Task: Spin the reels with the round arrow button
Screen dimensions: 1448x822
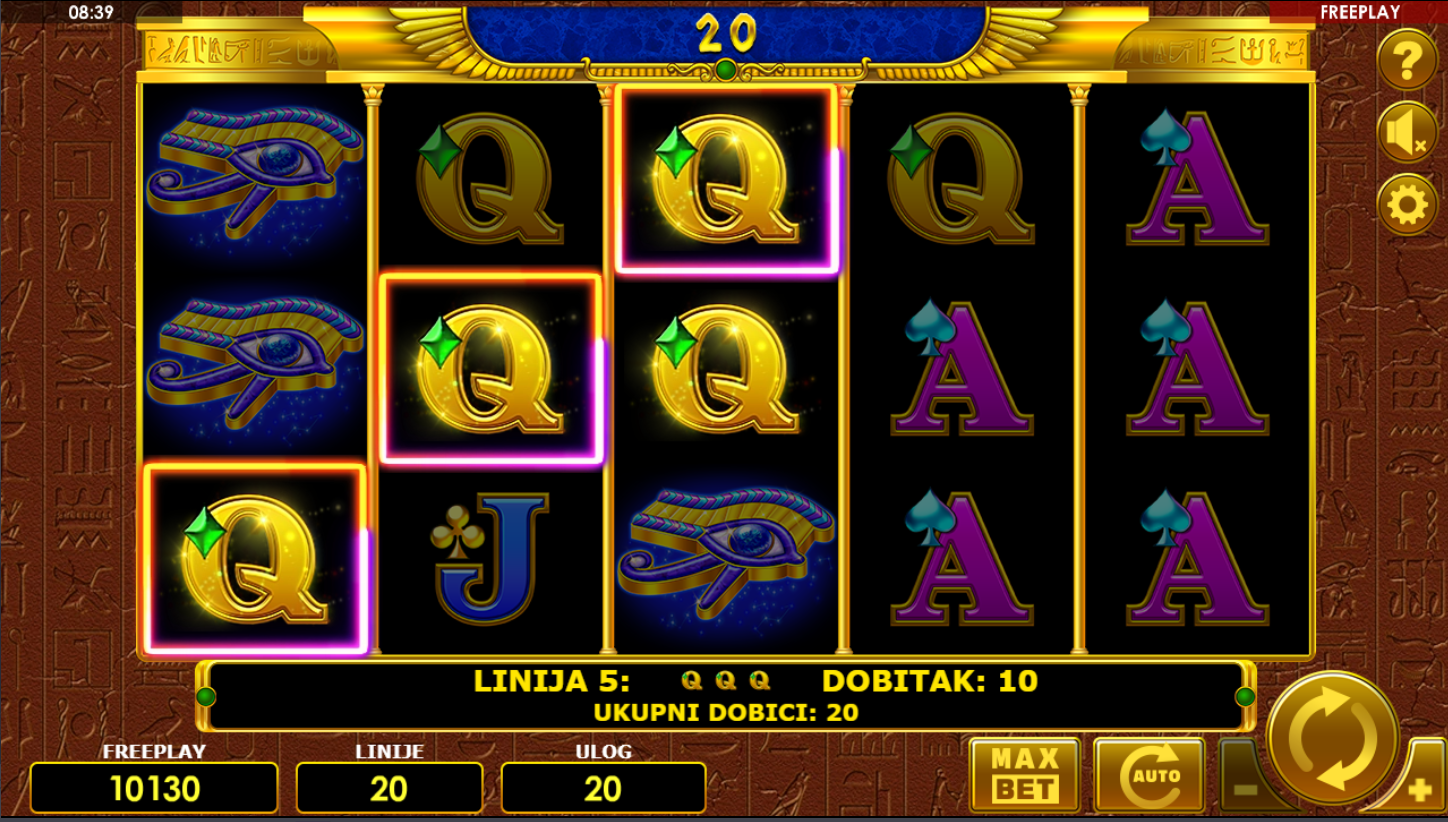Action: pyautogui.click(x=1332, y=738)
